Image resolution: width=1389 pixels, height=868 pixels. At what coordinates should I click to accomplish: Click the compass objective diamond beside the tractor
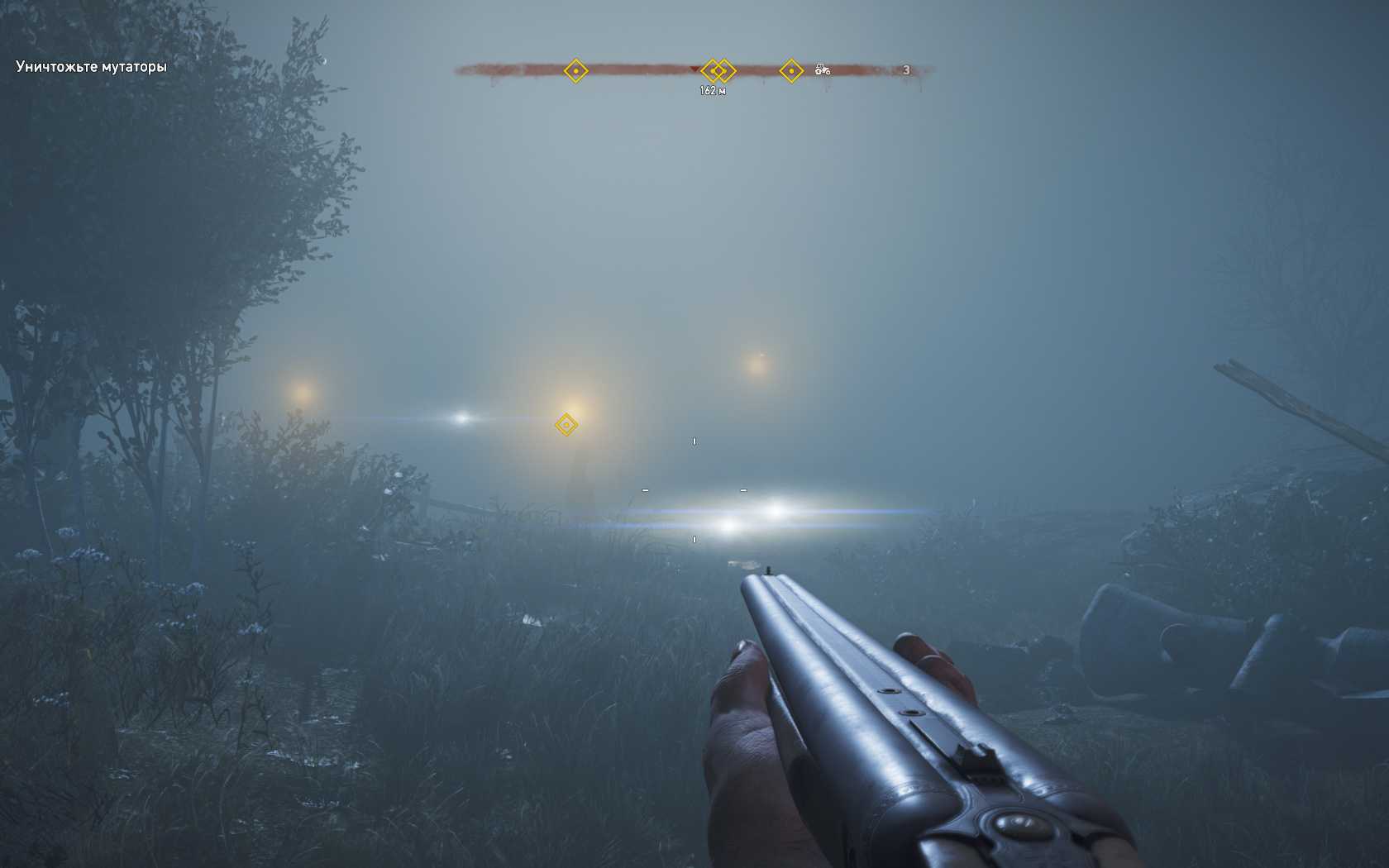point(791,71)
